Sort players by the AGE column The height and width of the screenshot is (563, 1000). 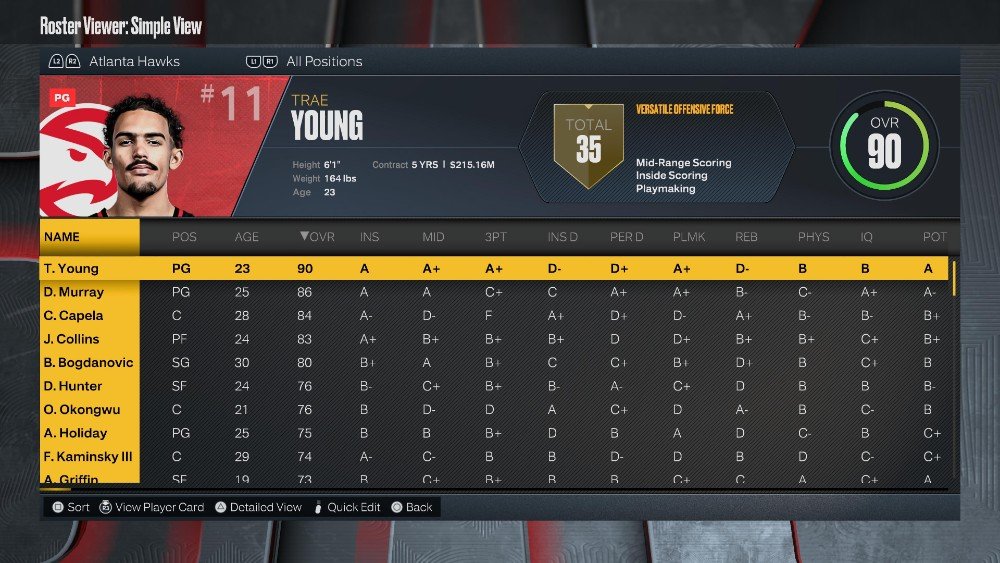pos(246,237)
